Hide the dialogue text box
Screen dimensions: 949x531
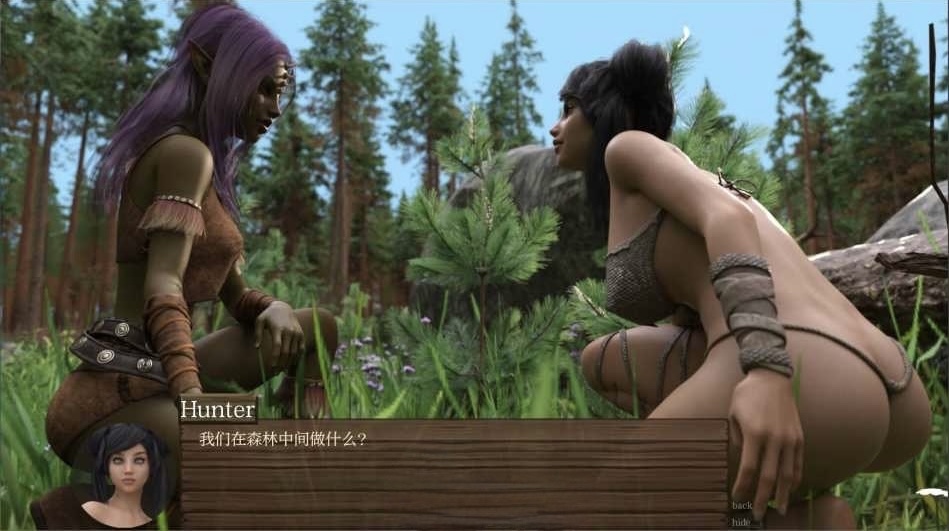741,522
